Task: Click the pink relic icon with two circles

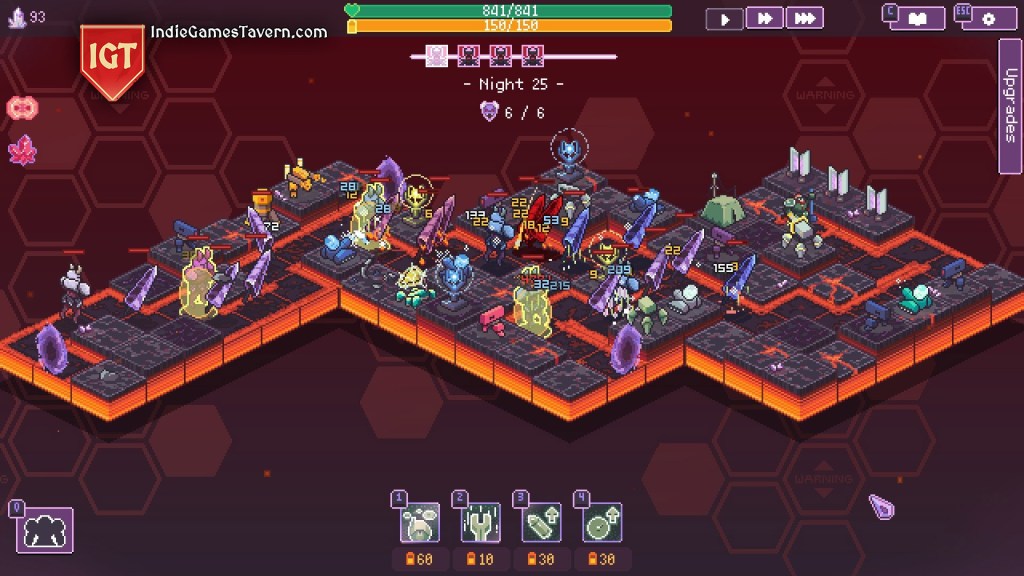Action: [x=22, y=108]
